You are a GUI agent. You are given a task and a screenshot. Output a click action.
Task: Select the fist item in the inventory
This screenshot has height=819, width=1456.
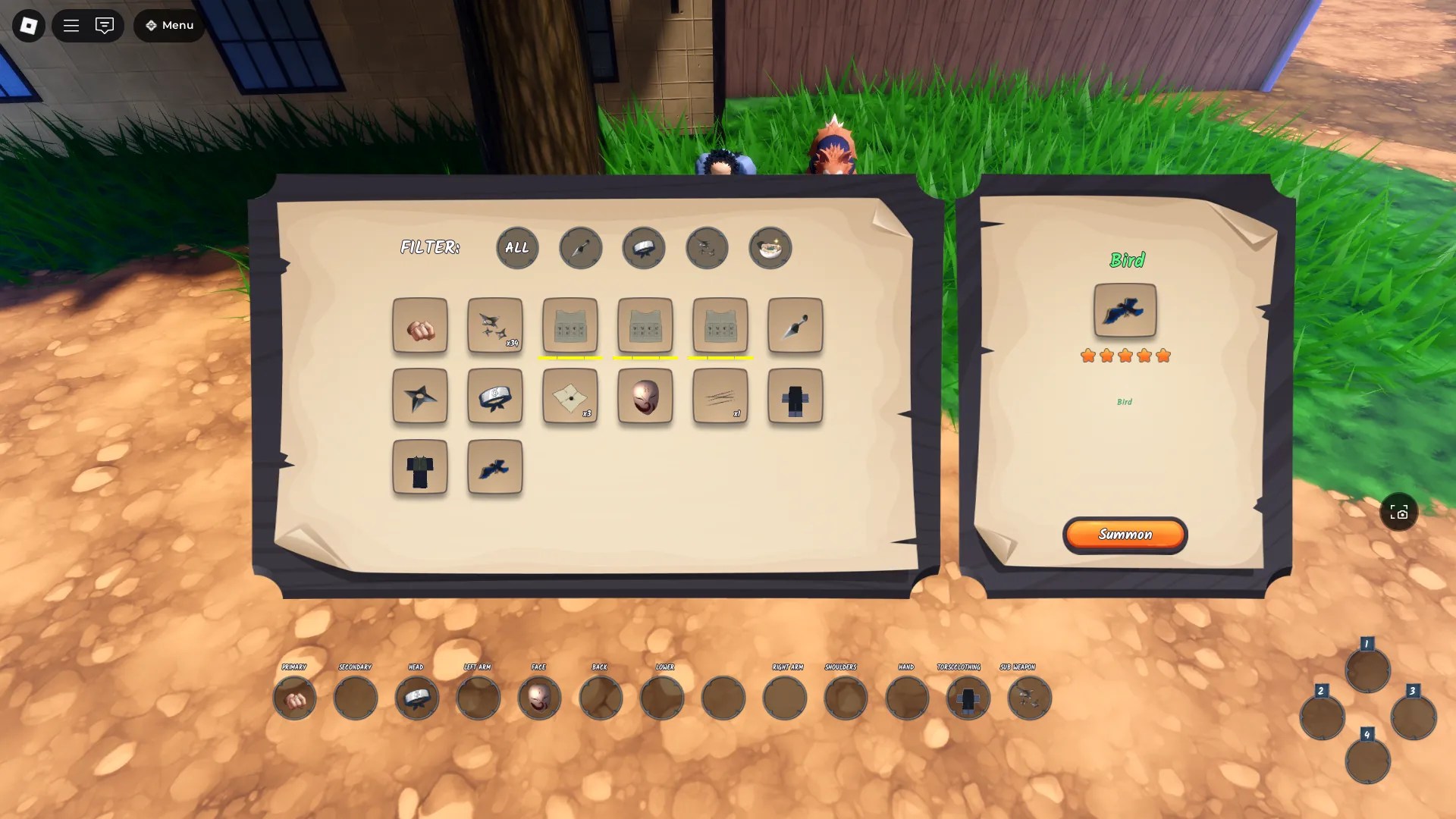(x=419, y=326)
